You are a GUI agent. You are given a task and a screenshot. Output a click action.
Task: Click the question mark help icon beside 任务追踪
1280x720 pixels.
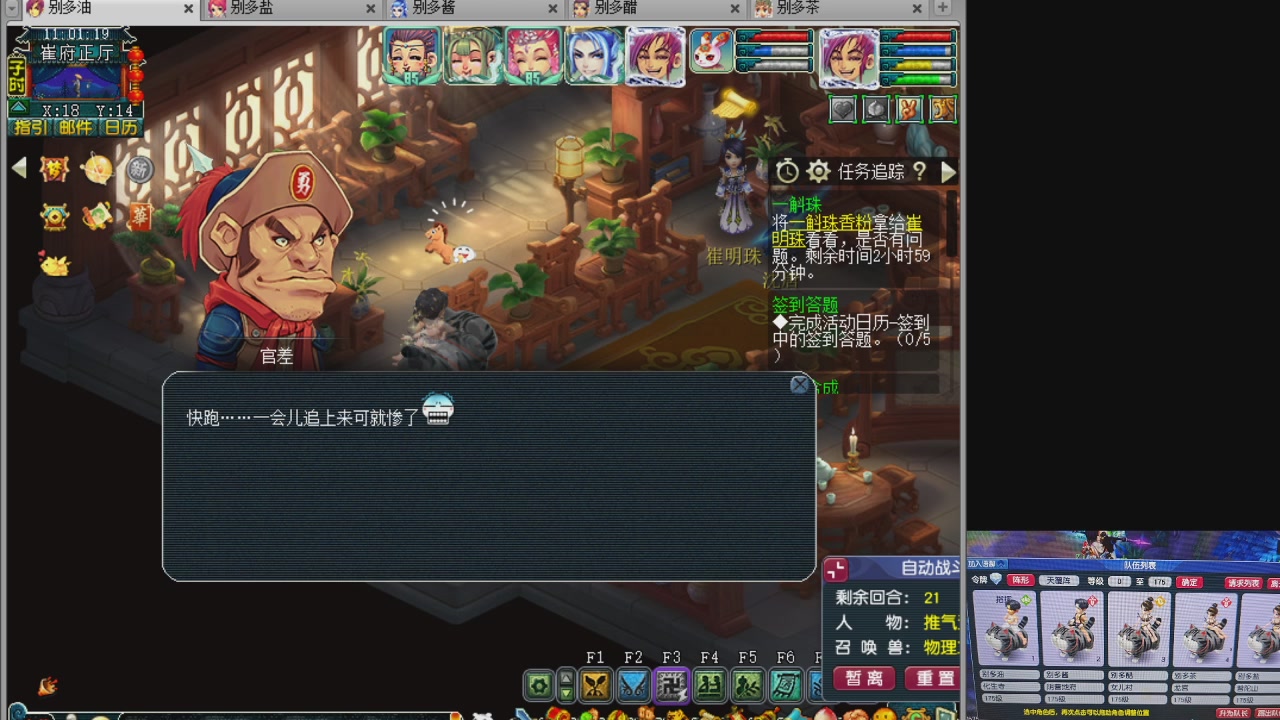[x=920, y=171]
